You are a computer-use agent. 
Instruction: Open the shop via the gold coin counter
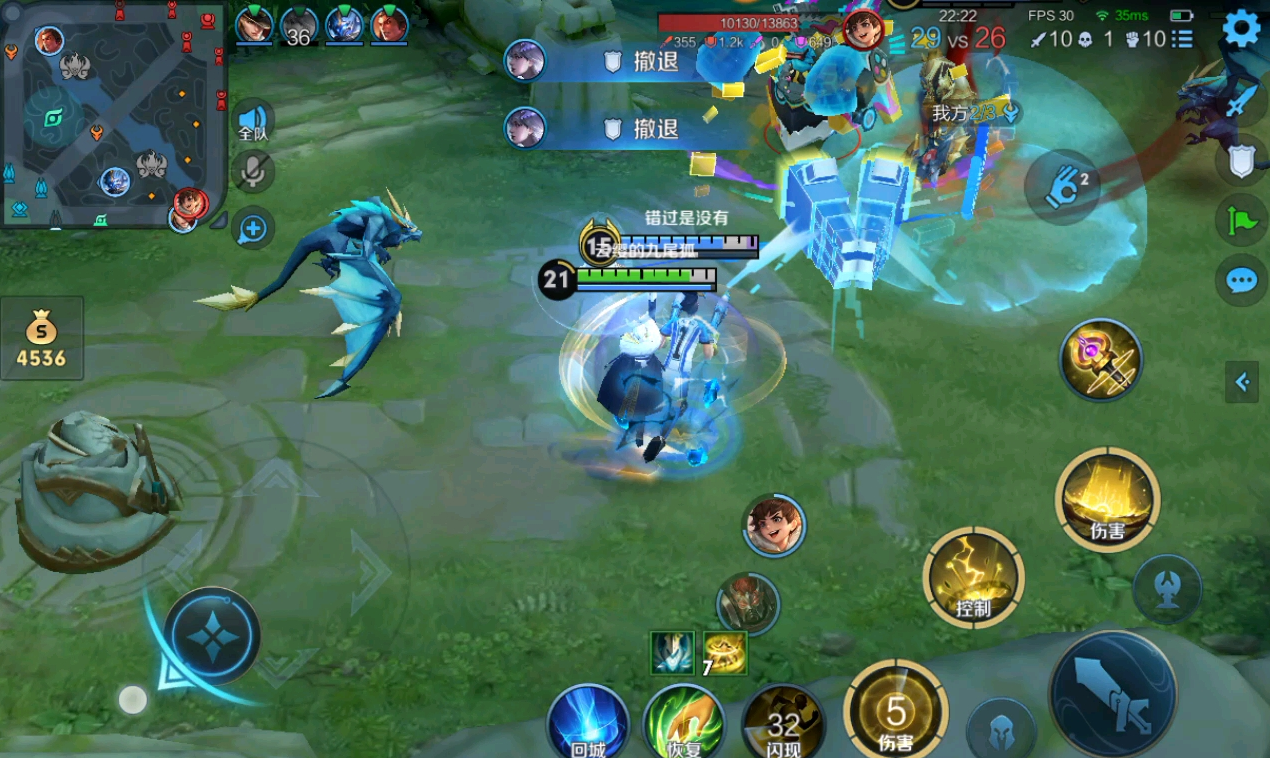click(41, 338)
